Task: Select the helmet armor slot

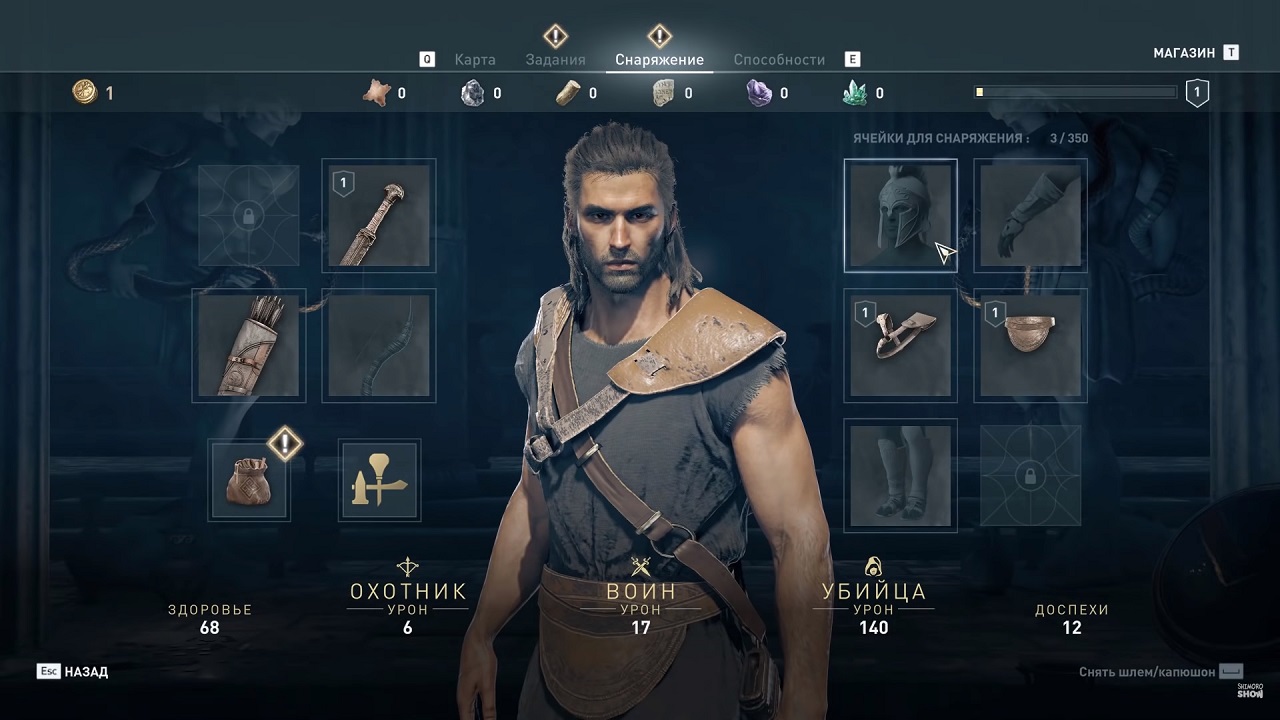Action: coord(900,215)
